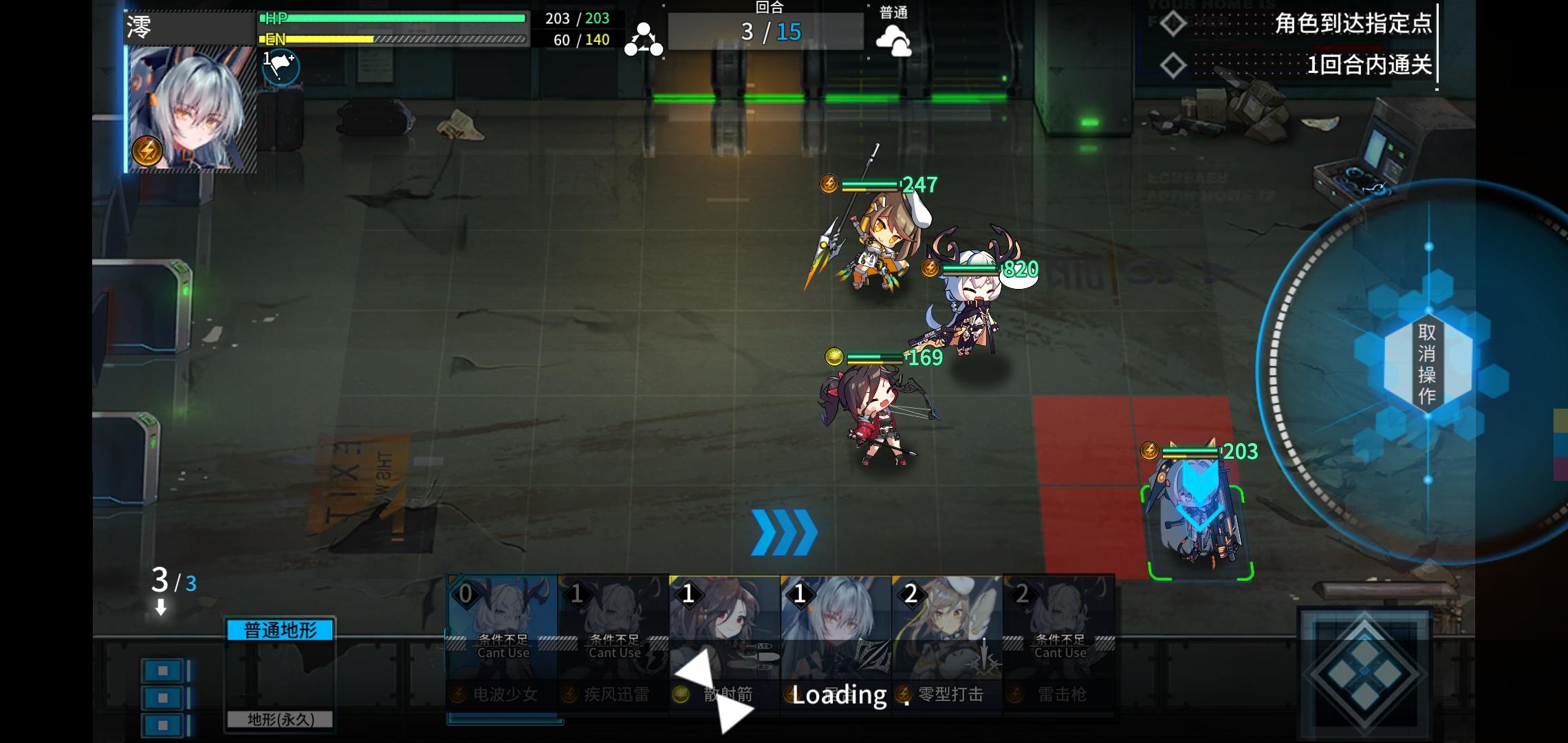The image size is (1568, 743).
Task: Check the 角色到达指定点 objective diamond
Action: click(1173, 24)
